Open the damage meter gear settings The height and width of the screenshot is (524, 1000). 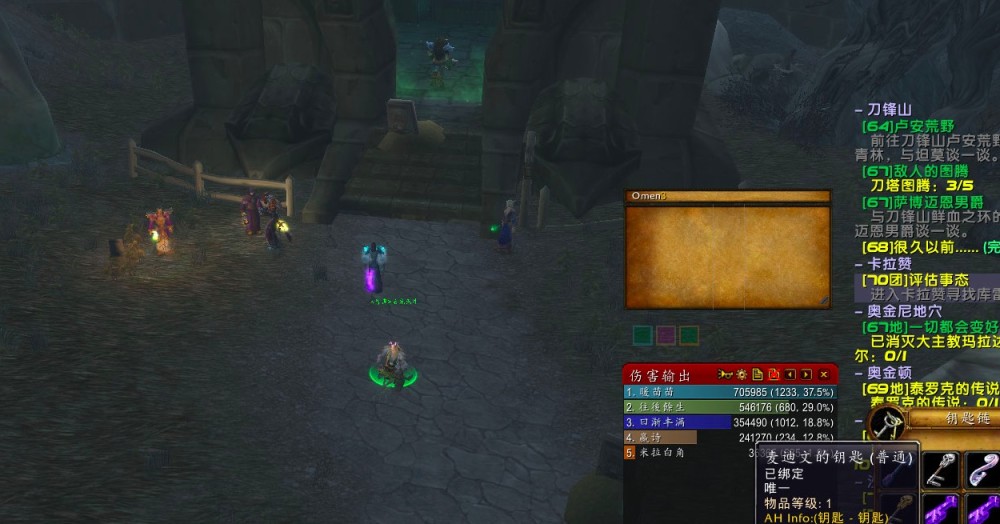click(x=741, y=375)
